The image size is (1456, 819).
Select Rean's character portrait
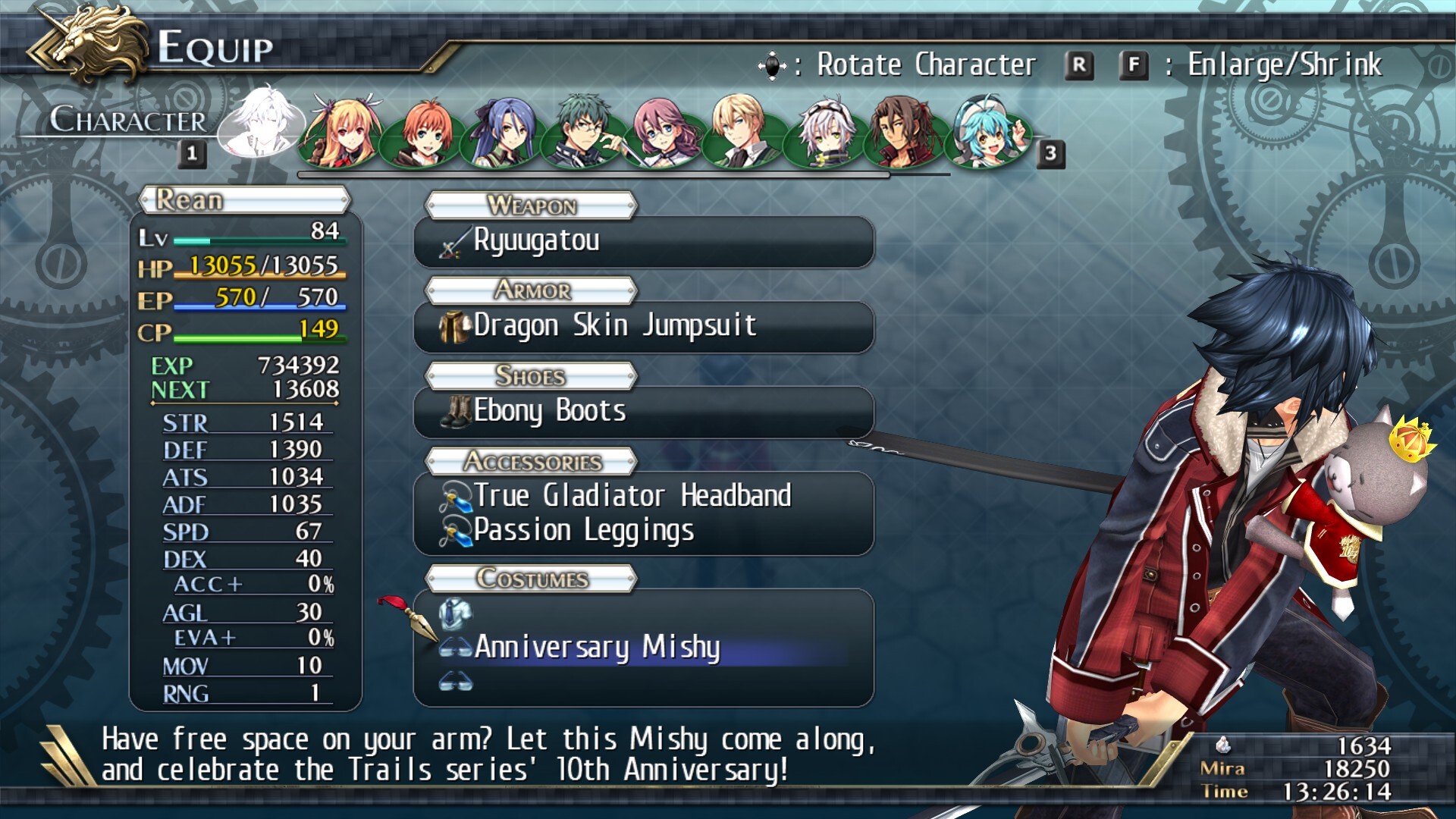[262, 126]
